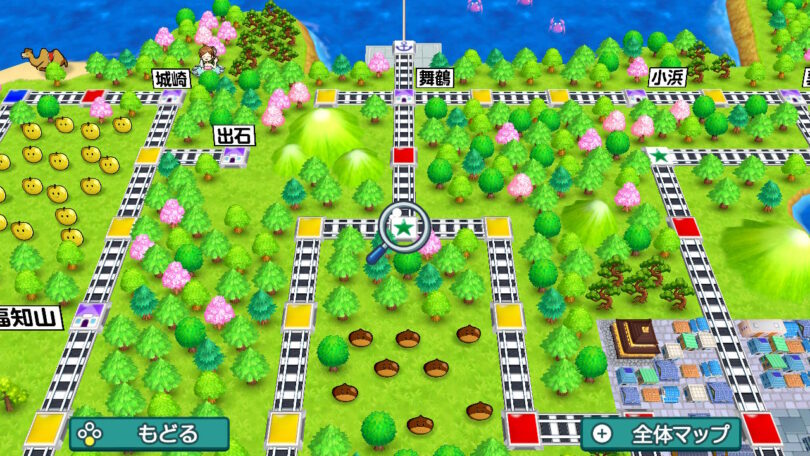
Task: Click the もどる back button
Action: 149,434
